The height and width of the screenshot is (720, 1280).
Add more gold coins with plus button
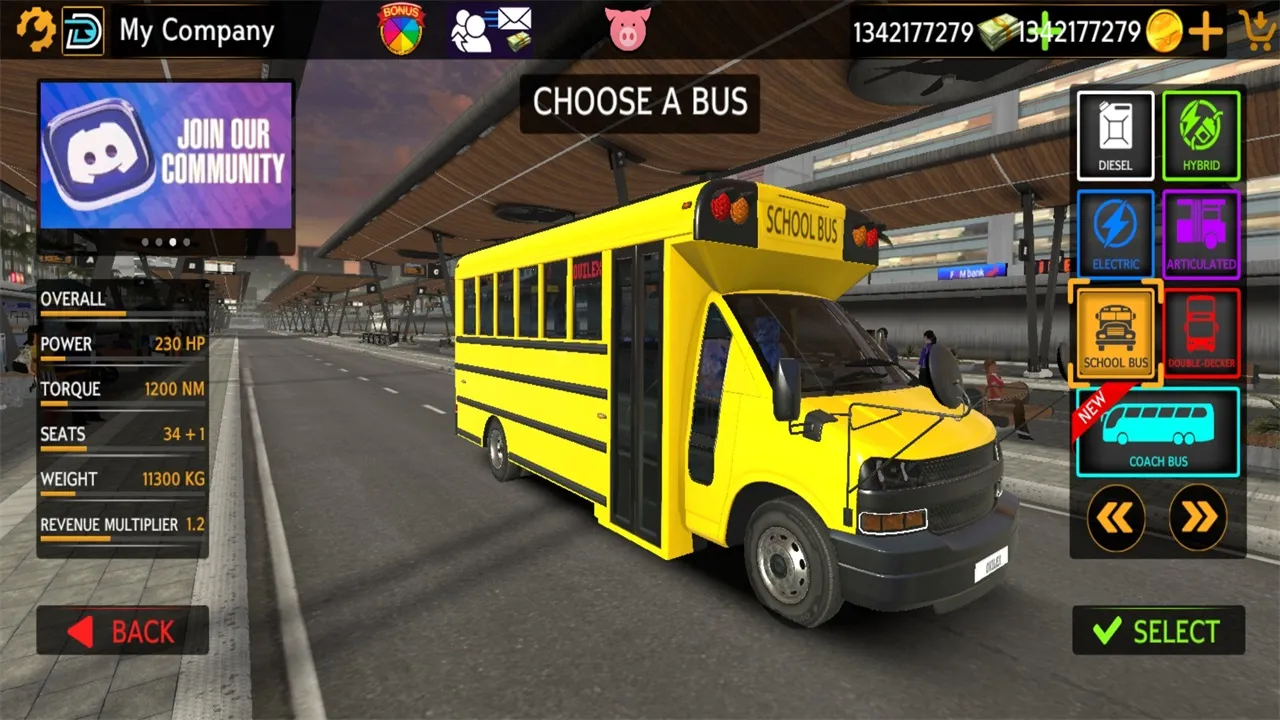coord(1206,32)
